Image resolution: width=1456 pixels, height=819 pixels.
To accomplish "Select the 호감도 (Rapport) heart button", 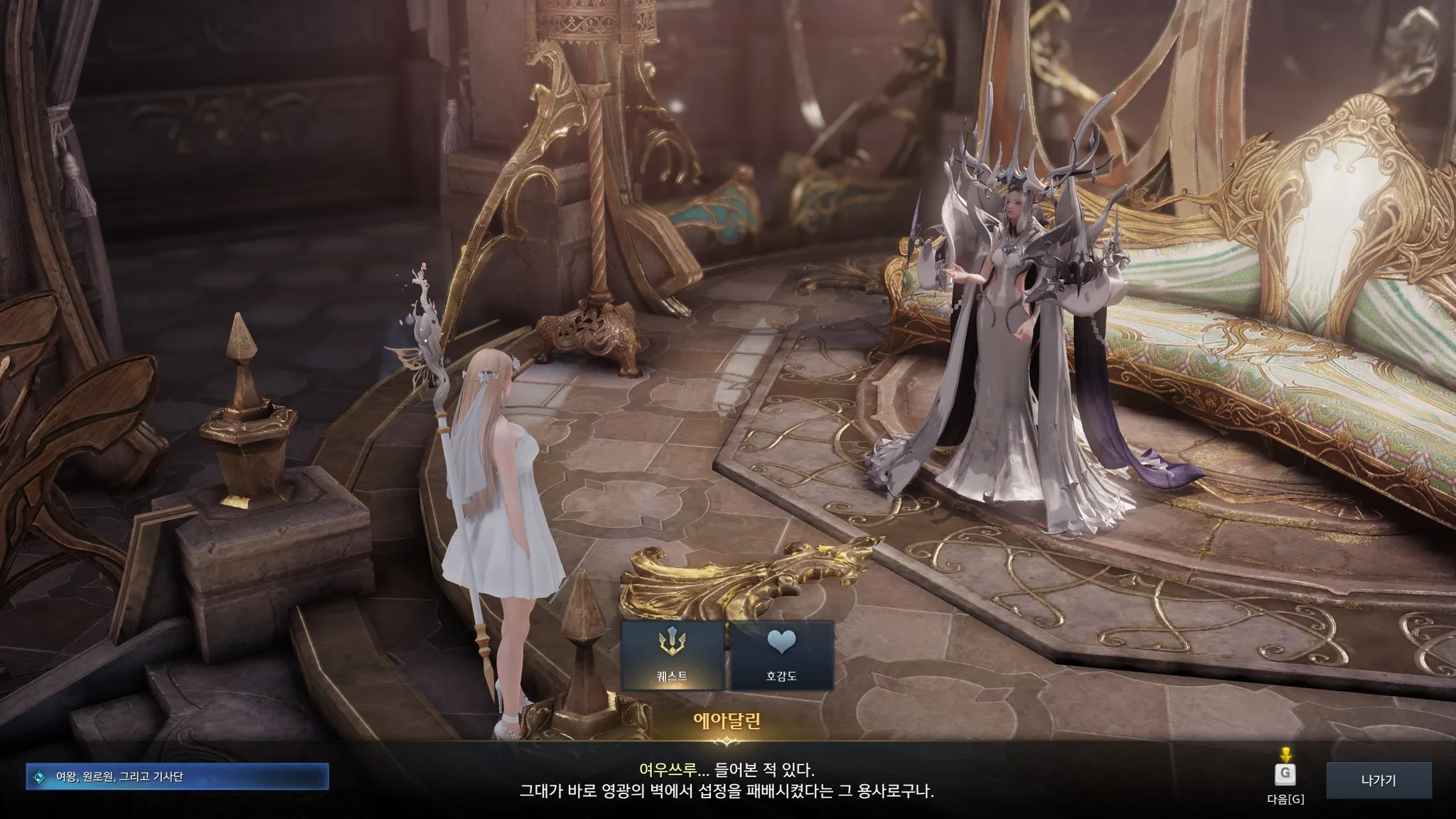I will click(781, 655).
